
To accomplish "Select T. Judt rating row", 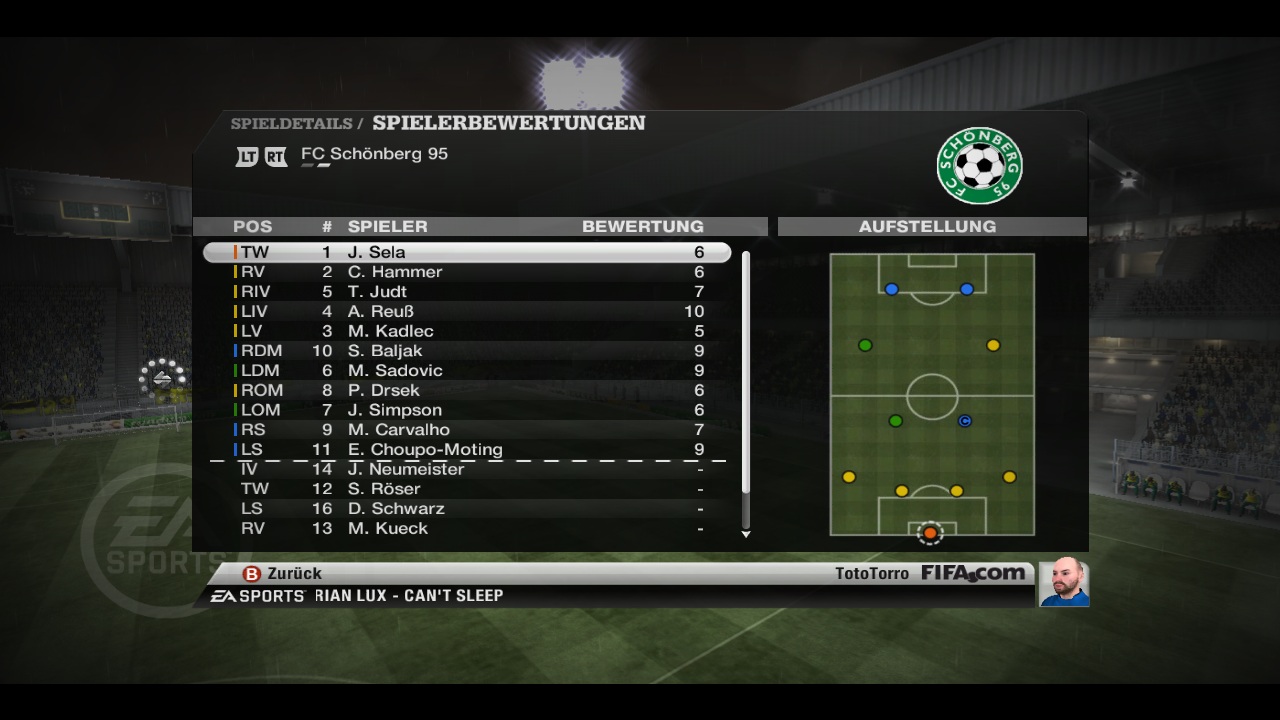I will (x=466, y=292).
